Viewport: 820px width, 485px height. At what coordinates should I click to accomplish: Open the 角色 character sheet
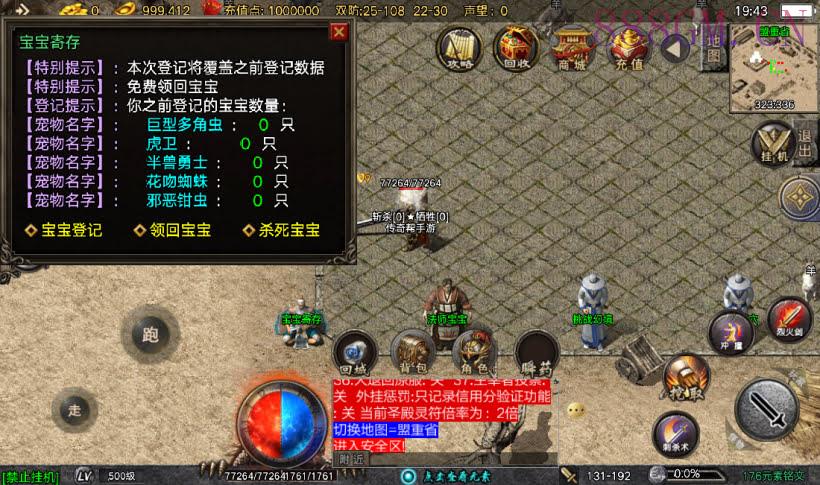click(x=473, y=350)
